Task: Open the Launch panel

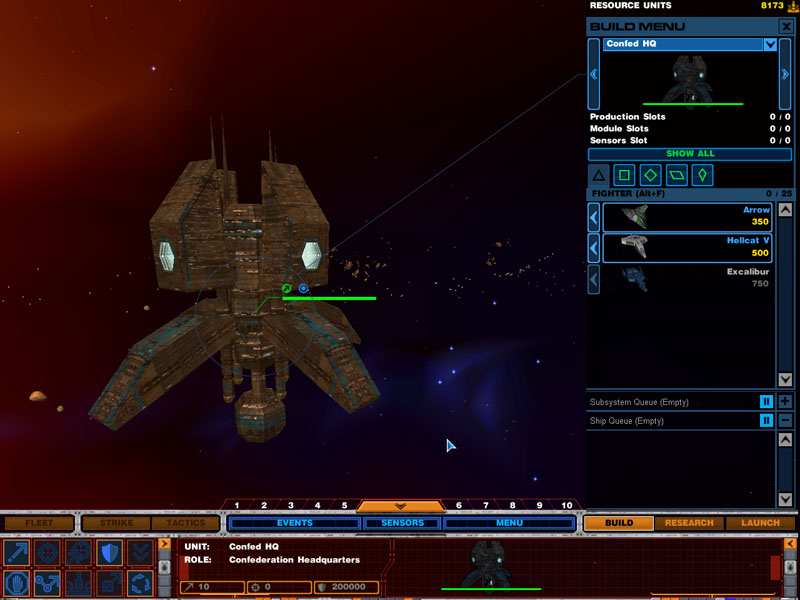Action: pyautogui.click(x=761, y=523)
